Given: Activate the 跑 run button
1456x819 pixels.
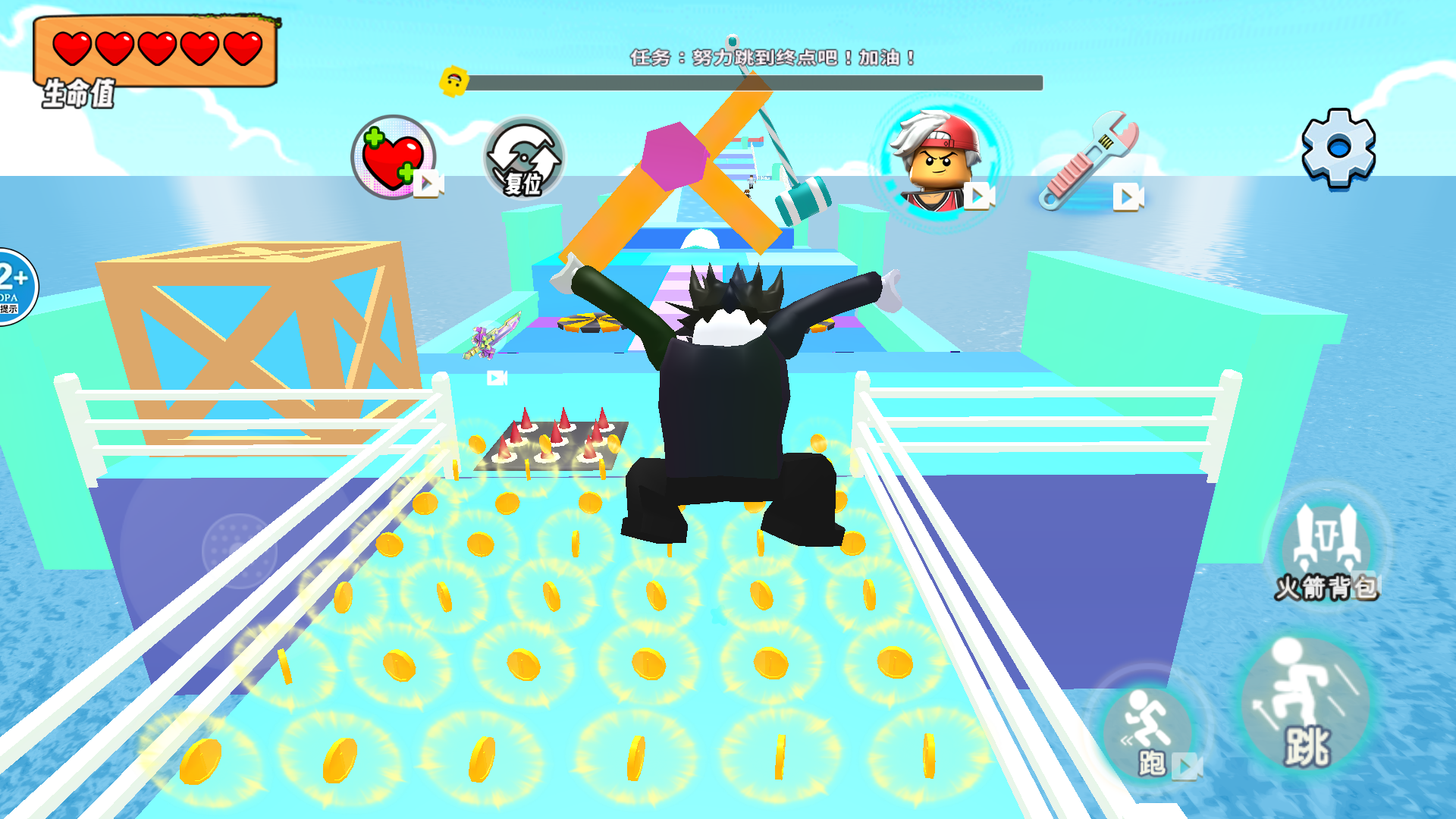Looking at the screenshot, I should point(1150,733).
